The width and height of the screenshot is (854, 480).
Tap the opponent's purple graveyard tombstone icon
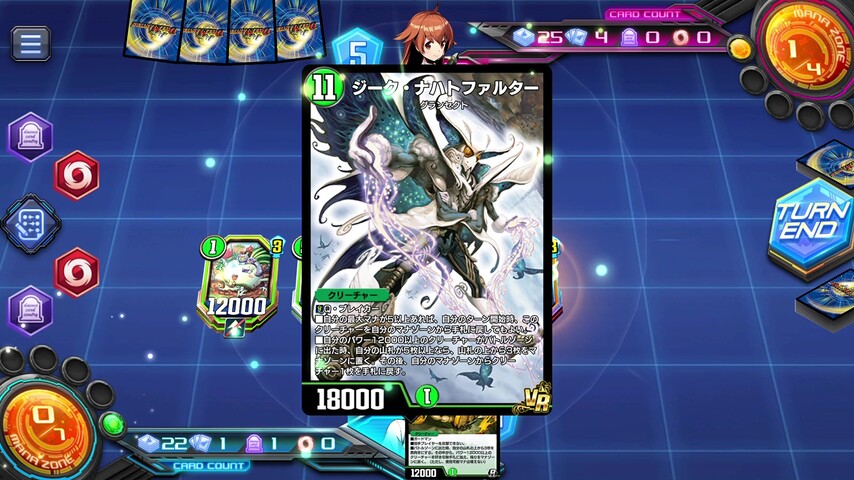[x=30, y=136]
